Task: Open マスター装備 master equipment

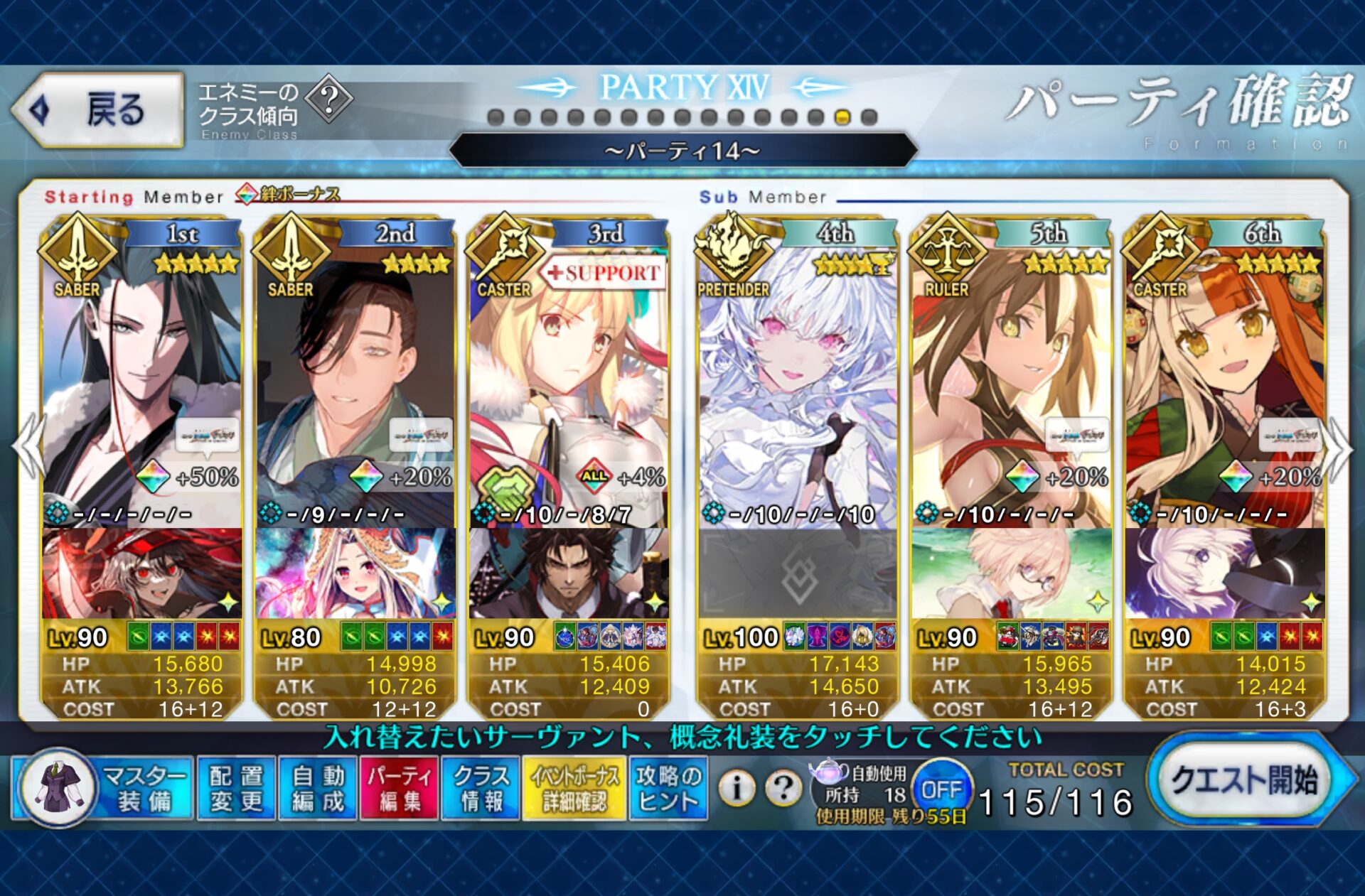Action: [x=103, y=789]
